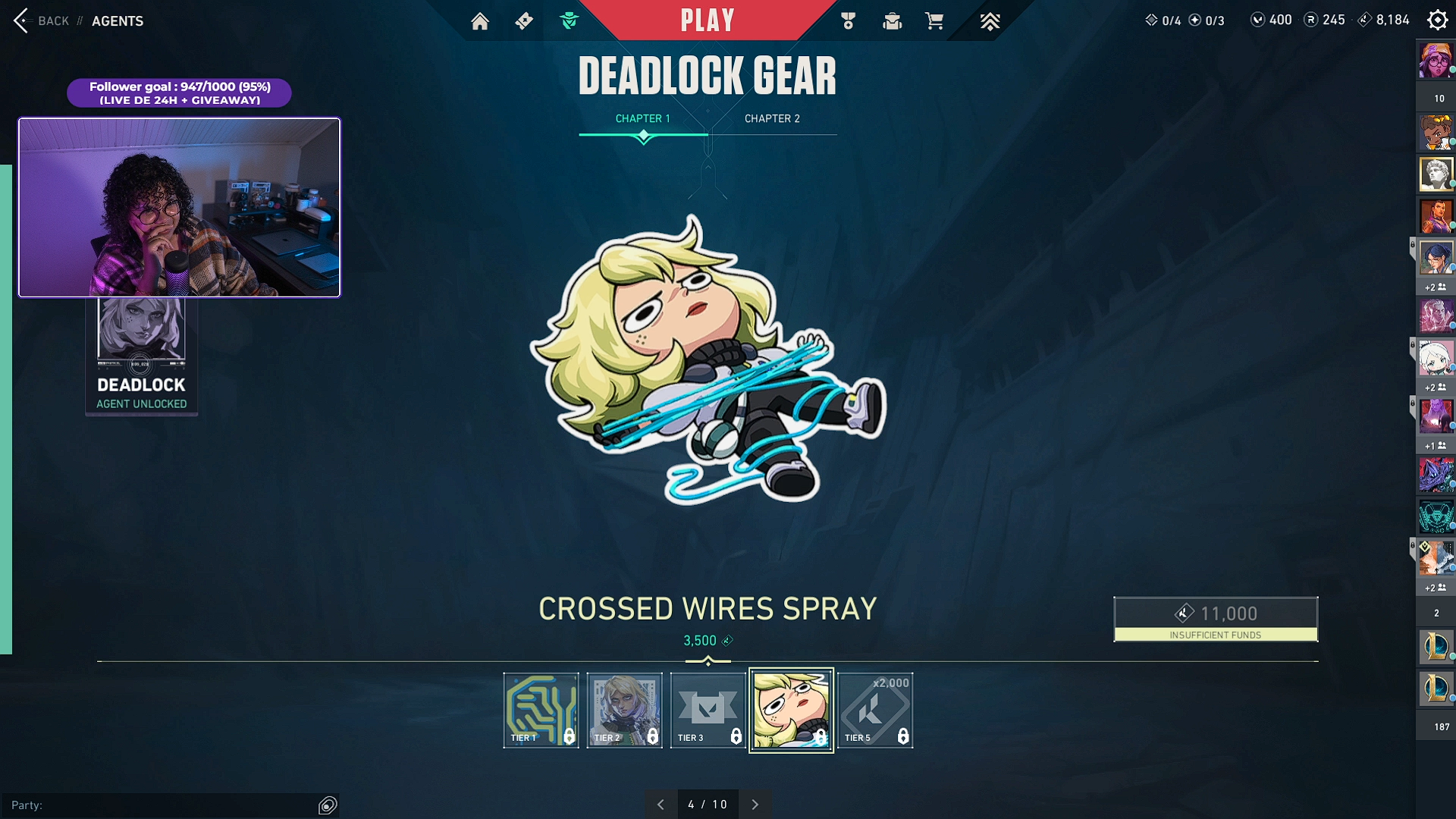Image resolution: width=1456 pixels, height=819 pixels.
Task: Open the Deadlock agent card
Action: [141, 356]
